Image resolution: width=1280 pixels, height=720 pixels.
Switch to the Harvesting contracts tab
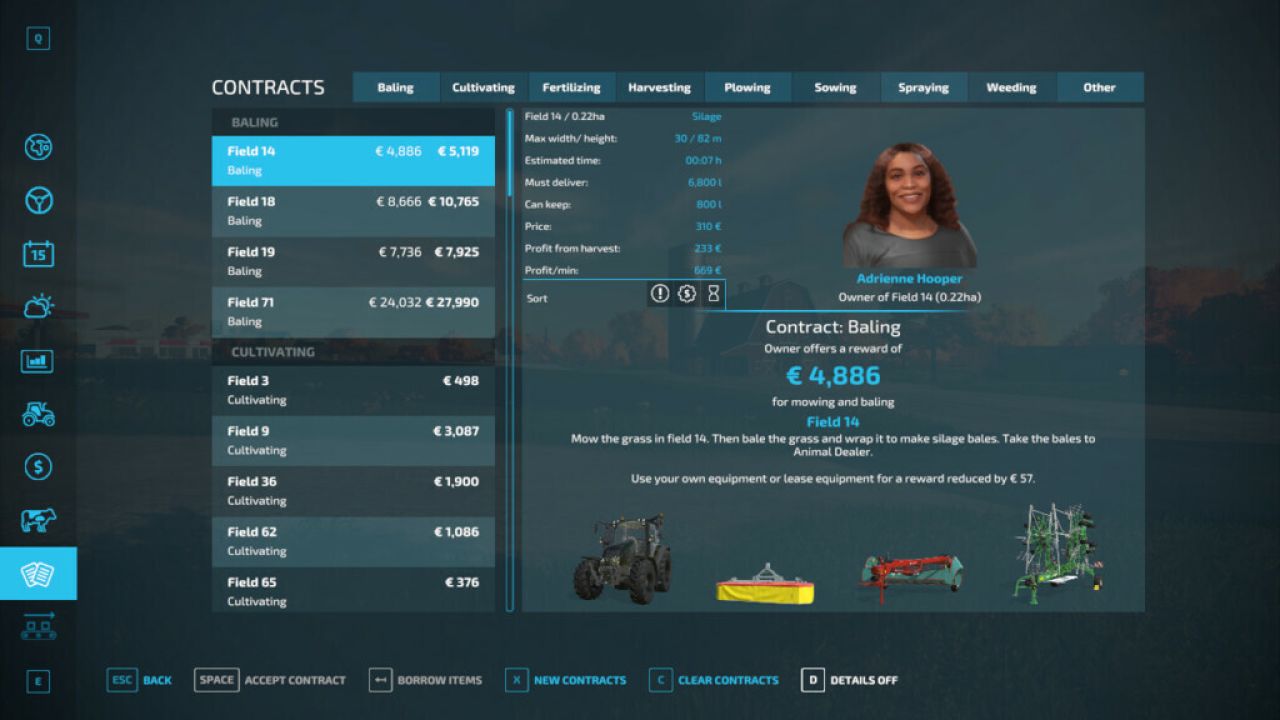[660, 87]
